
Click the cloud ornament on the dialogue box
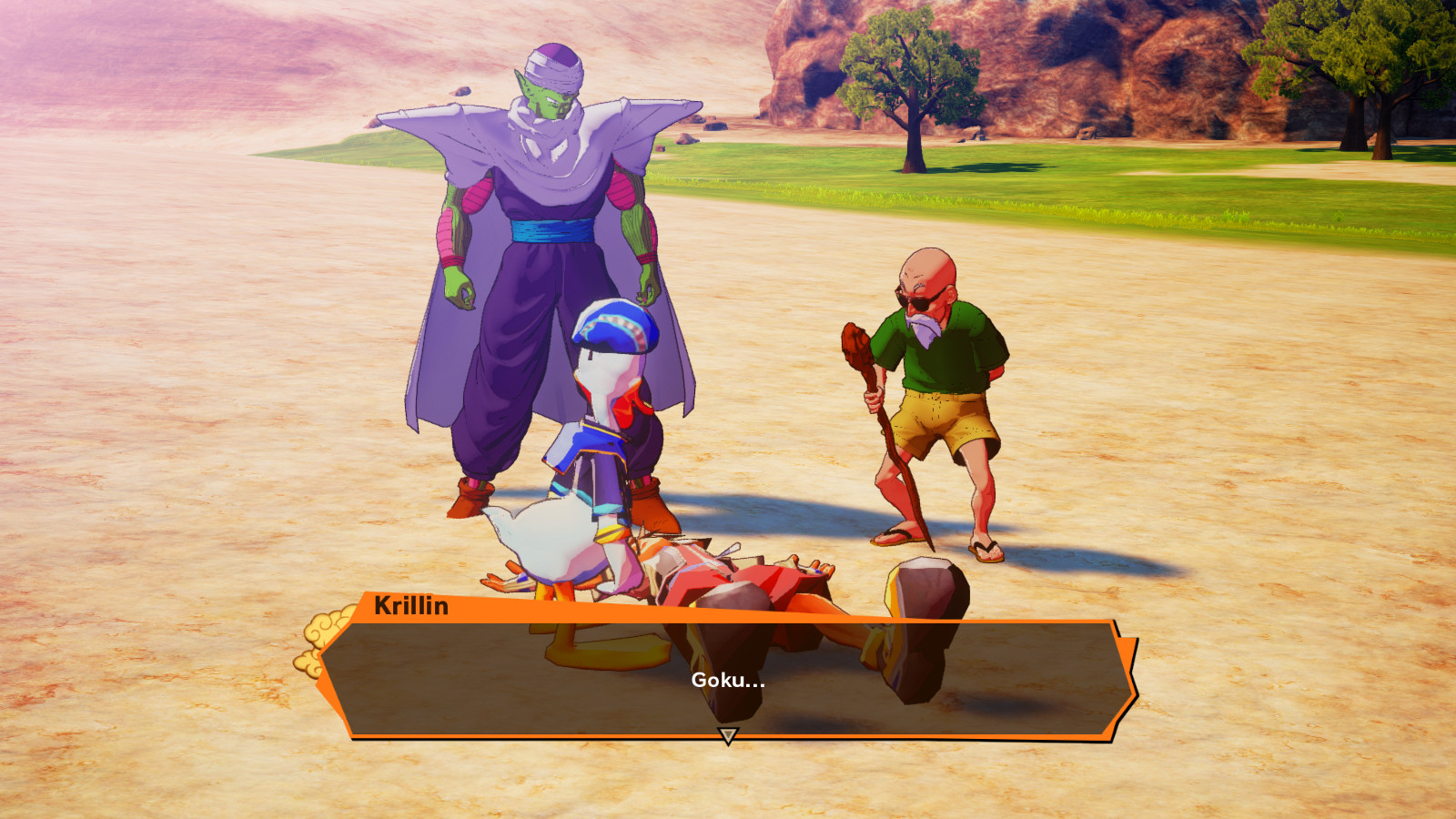click(x=323, y=628)
